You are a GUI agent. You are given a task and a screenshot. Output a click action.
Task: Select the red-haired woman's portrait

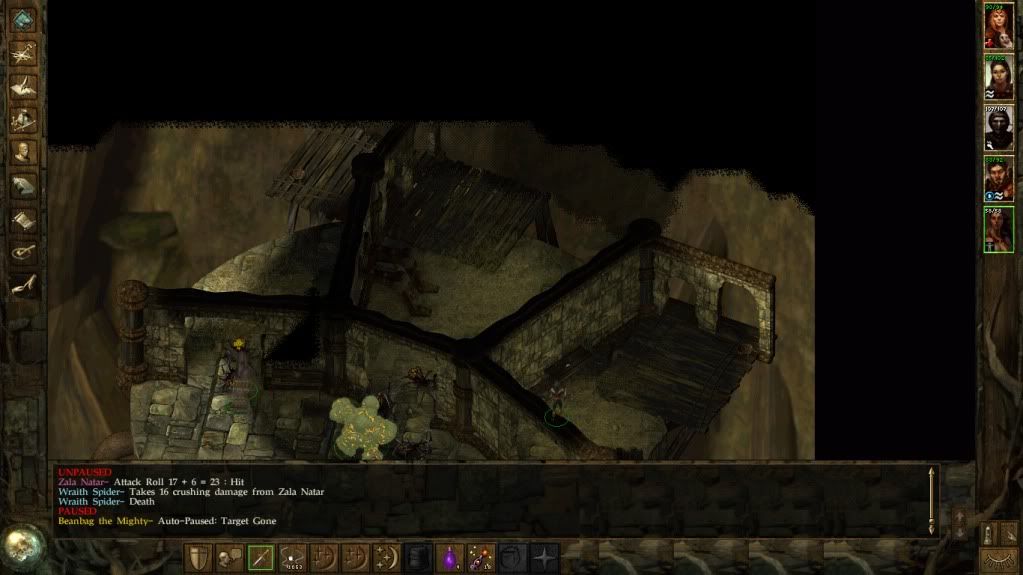point(998,27)
